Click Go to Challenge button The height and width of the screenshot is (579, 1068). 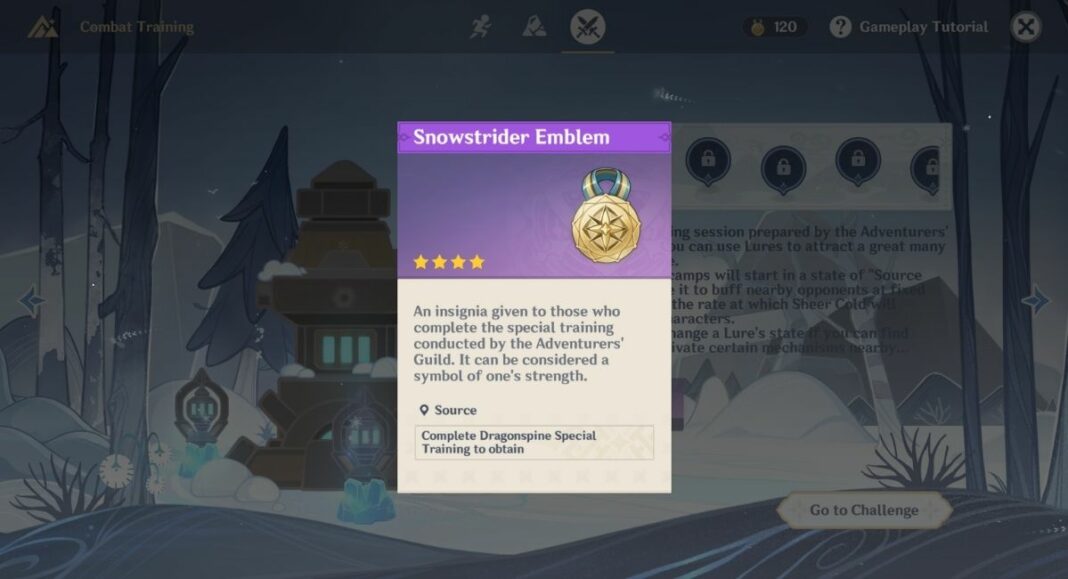click(863, 510)
